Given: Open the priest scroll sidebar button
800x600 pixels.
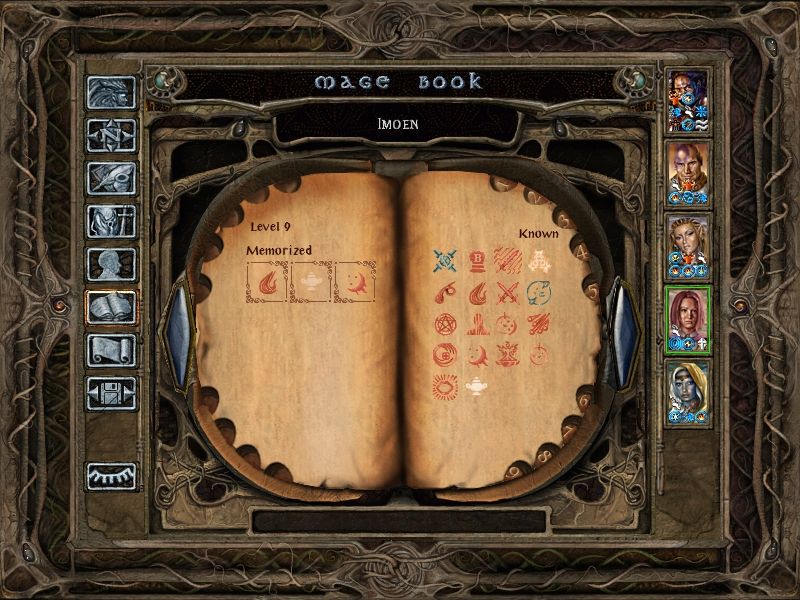Looking at the screenshot, I should click(x=110, y=350).
